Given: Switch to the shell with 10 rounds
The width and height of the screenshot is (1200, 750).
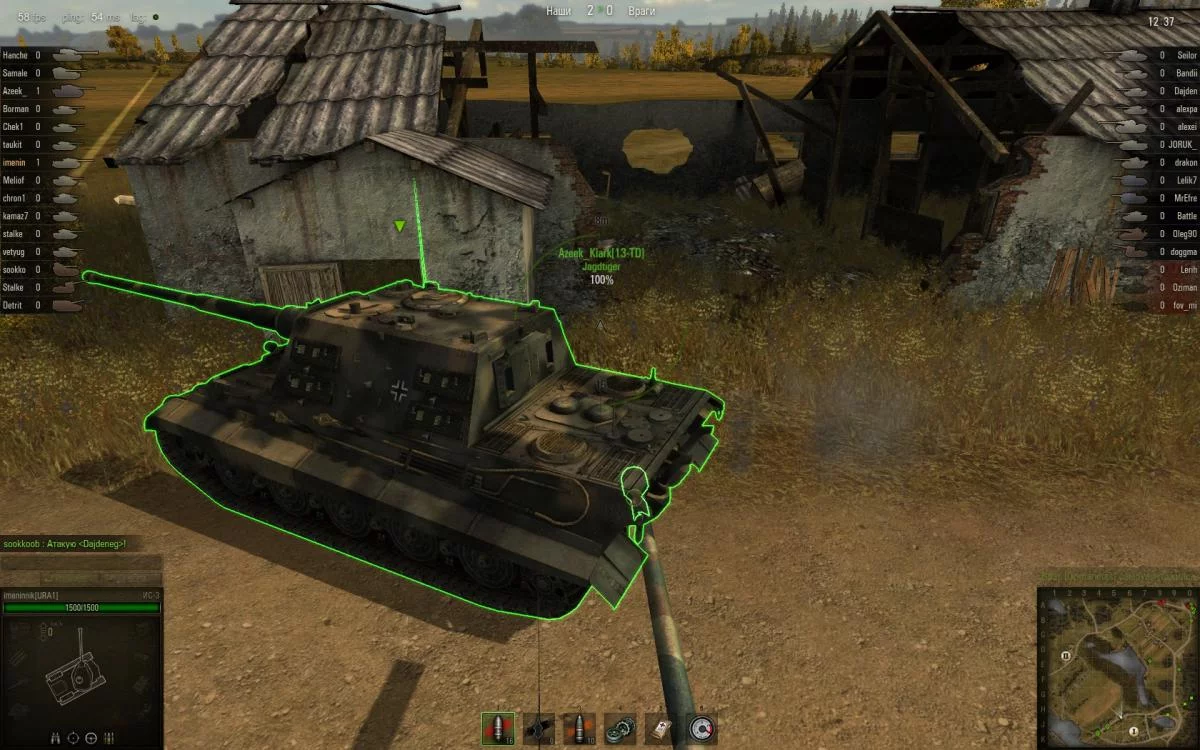Looking at the screenshot, I should [x=579, y=728].
